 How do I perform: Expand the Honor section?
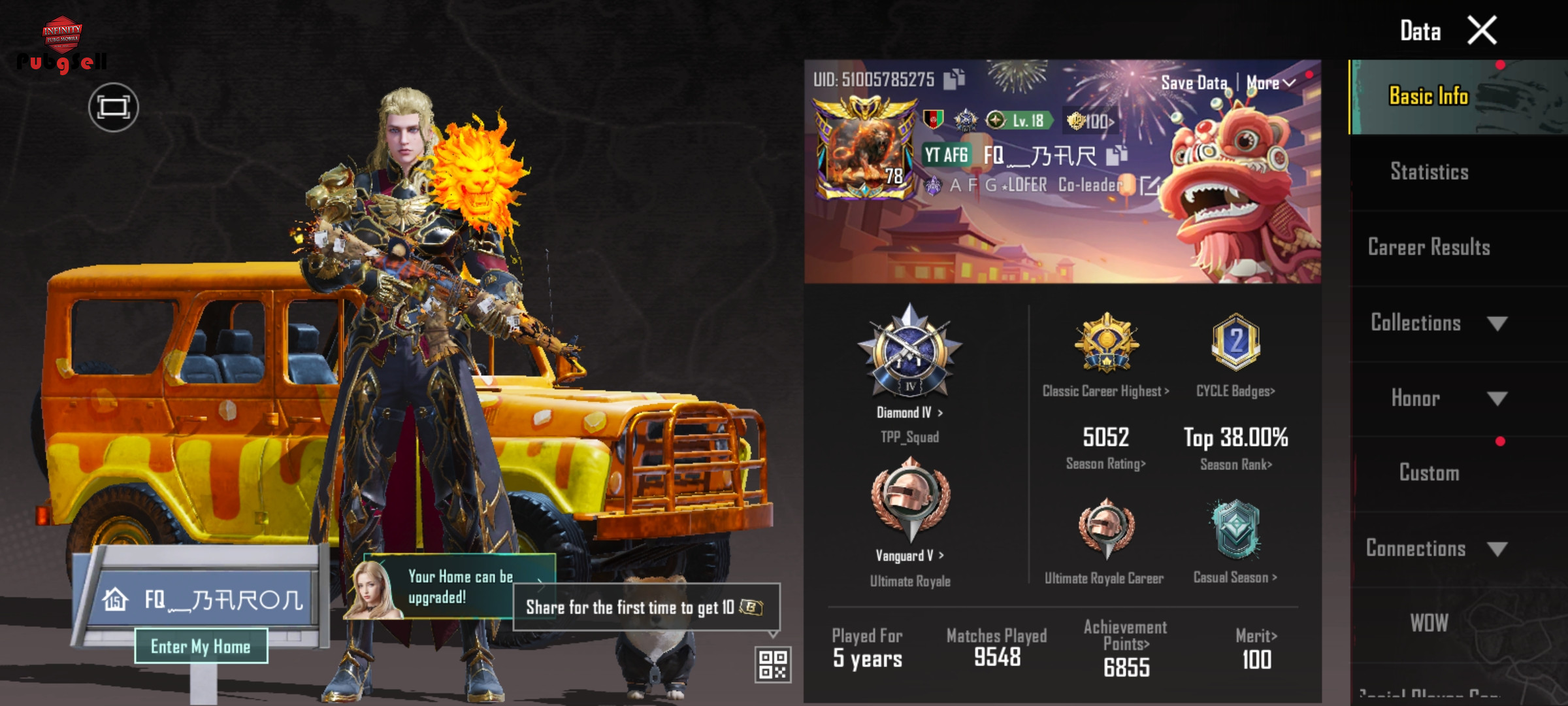pos(1437,398)
